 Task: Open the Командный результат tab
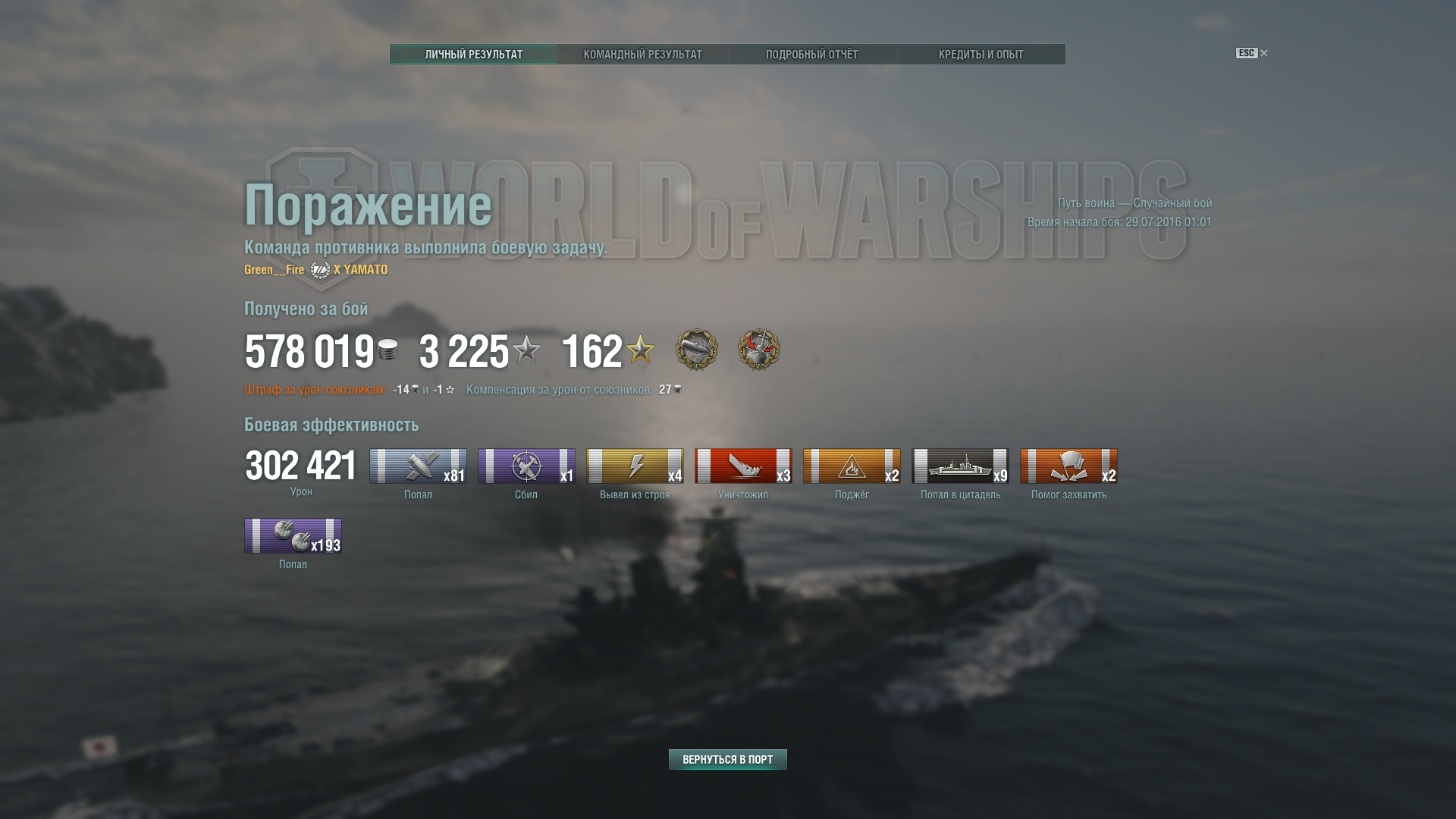pos(642,54)
